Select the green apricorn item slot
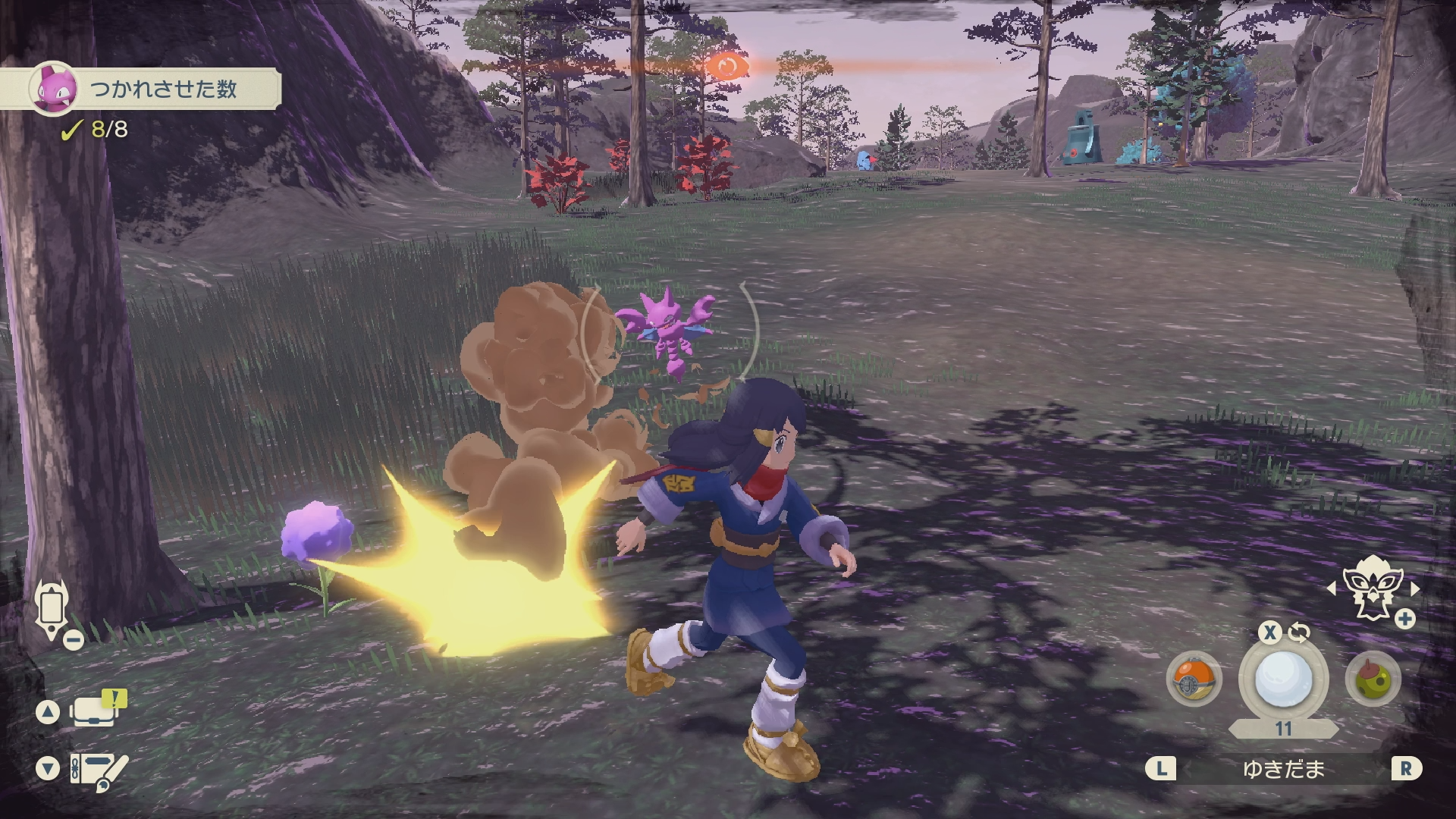The width and height of the screenshot is (1456, 819). click(x=1373, y=679)
